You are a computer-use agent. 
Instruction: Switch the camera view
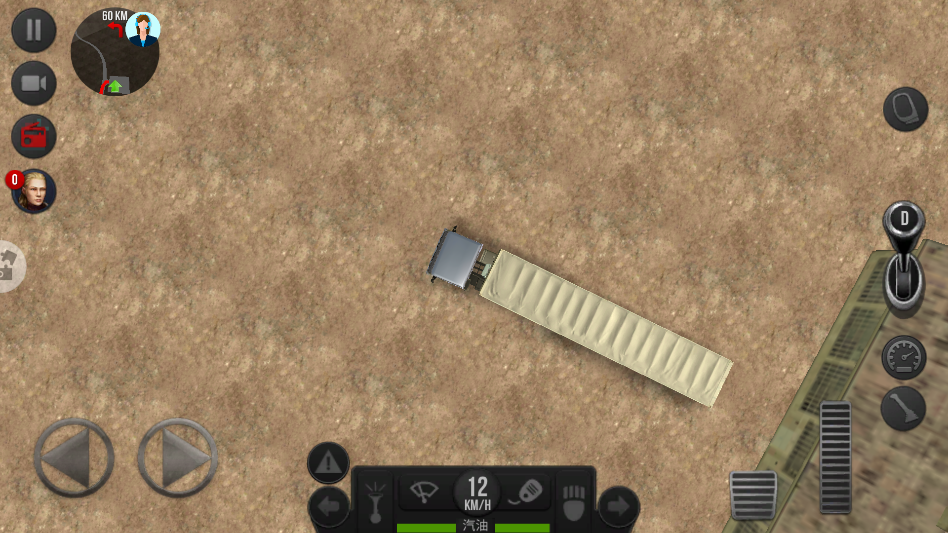point(34,83)
